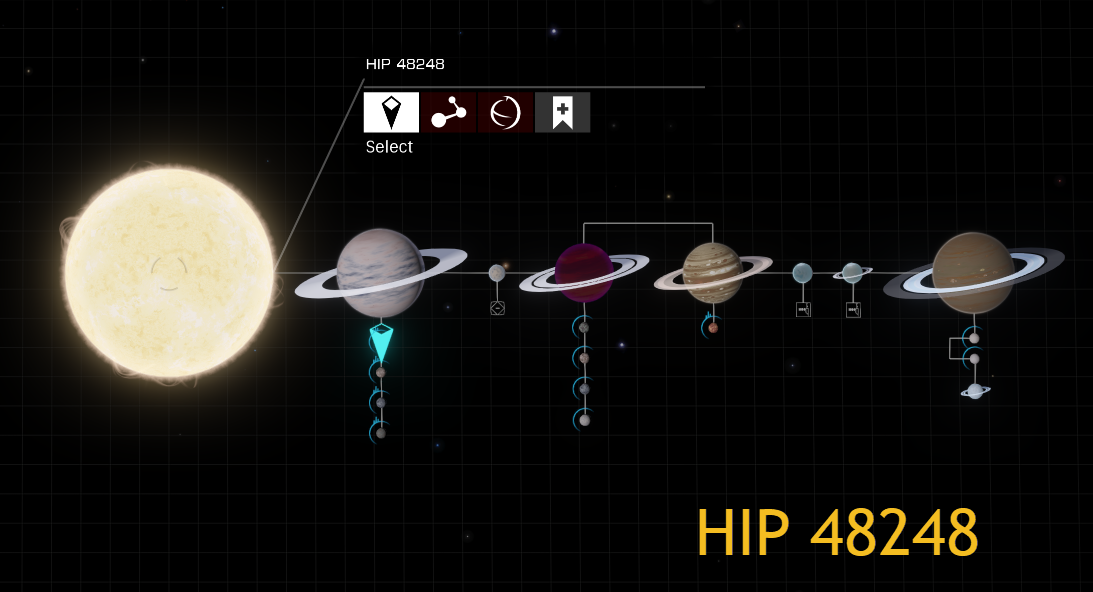Screen dimensions: 1093x592
Task: Select the large brown ringed gas giant
Action: tap(973, 272)
